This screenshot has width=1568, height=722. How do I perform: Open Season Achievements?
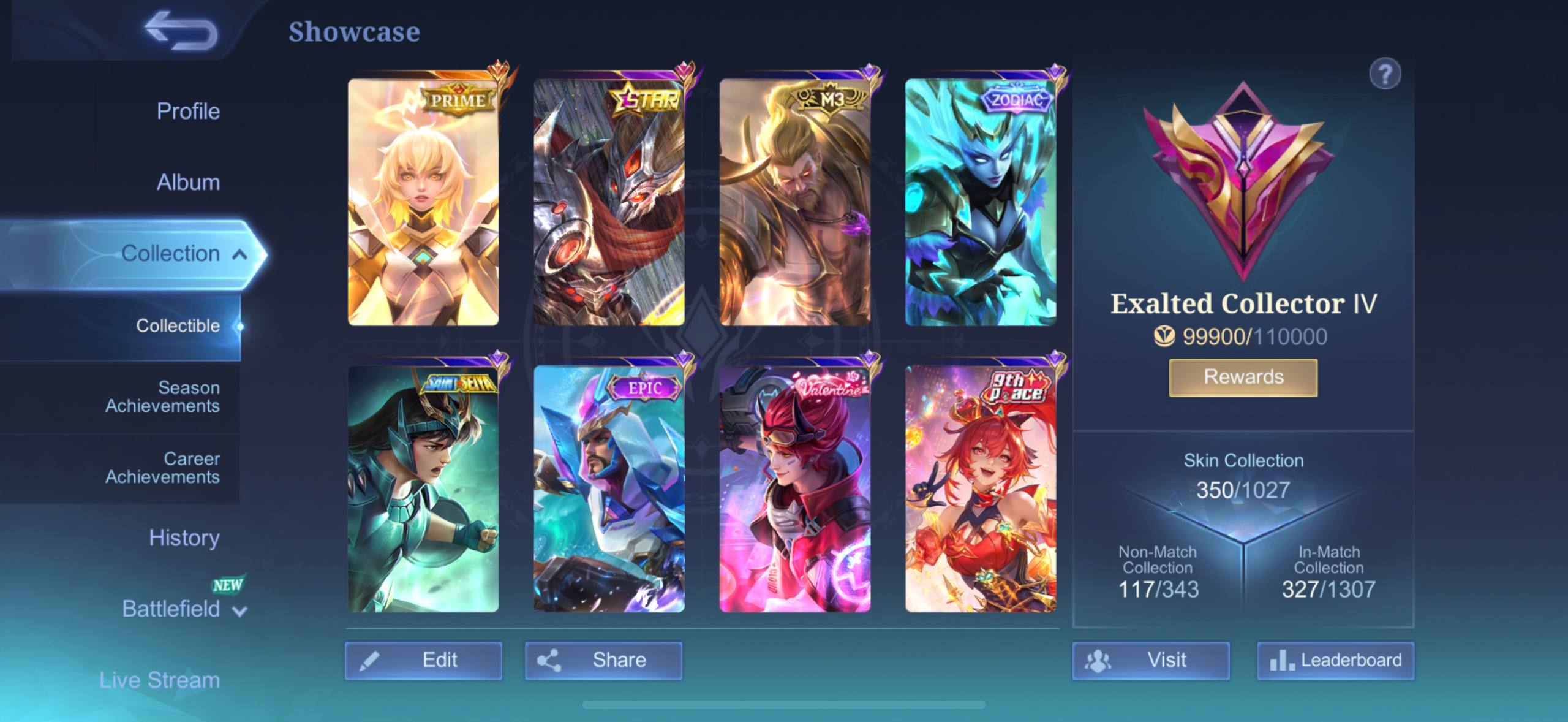(x=162, y=397)
